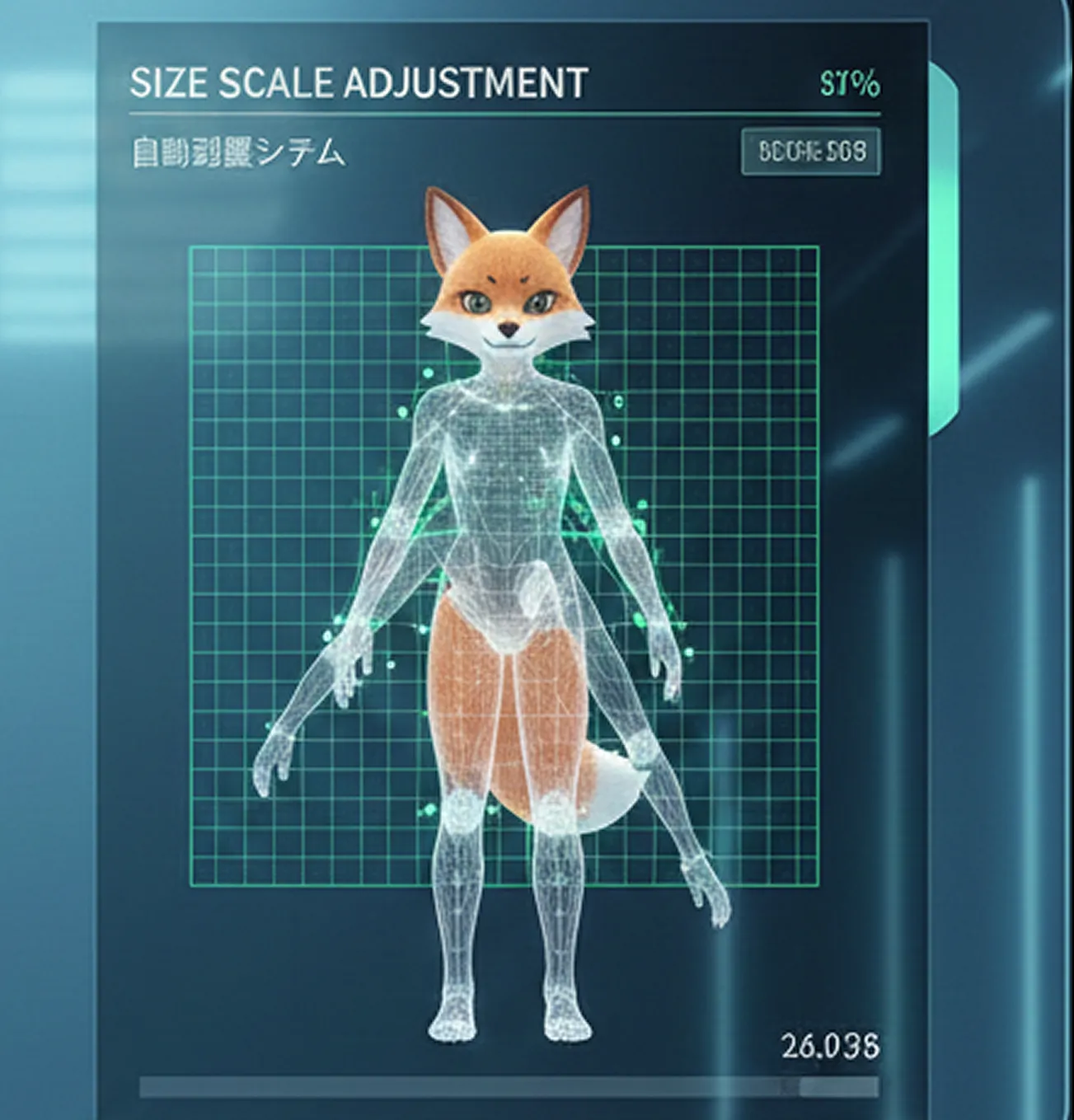
Task: Click the boxed button below the percentage
Action: [x=811, y=152]
